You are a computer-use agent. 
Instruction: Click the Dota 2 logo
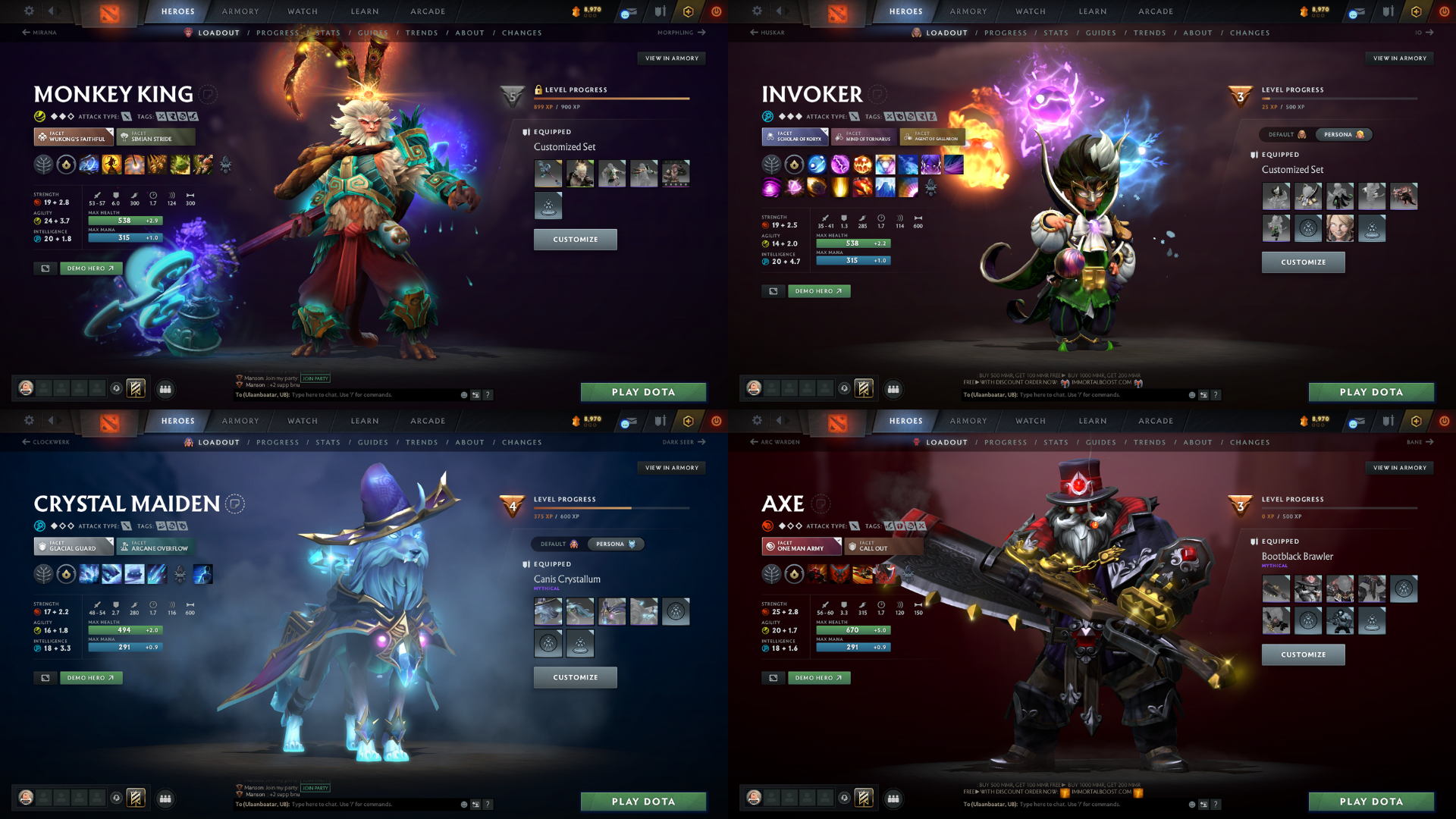108,14
